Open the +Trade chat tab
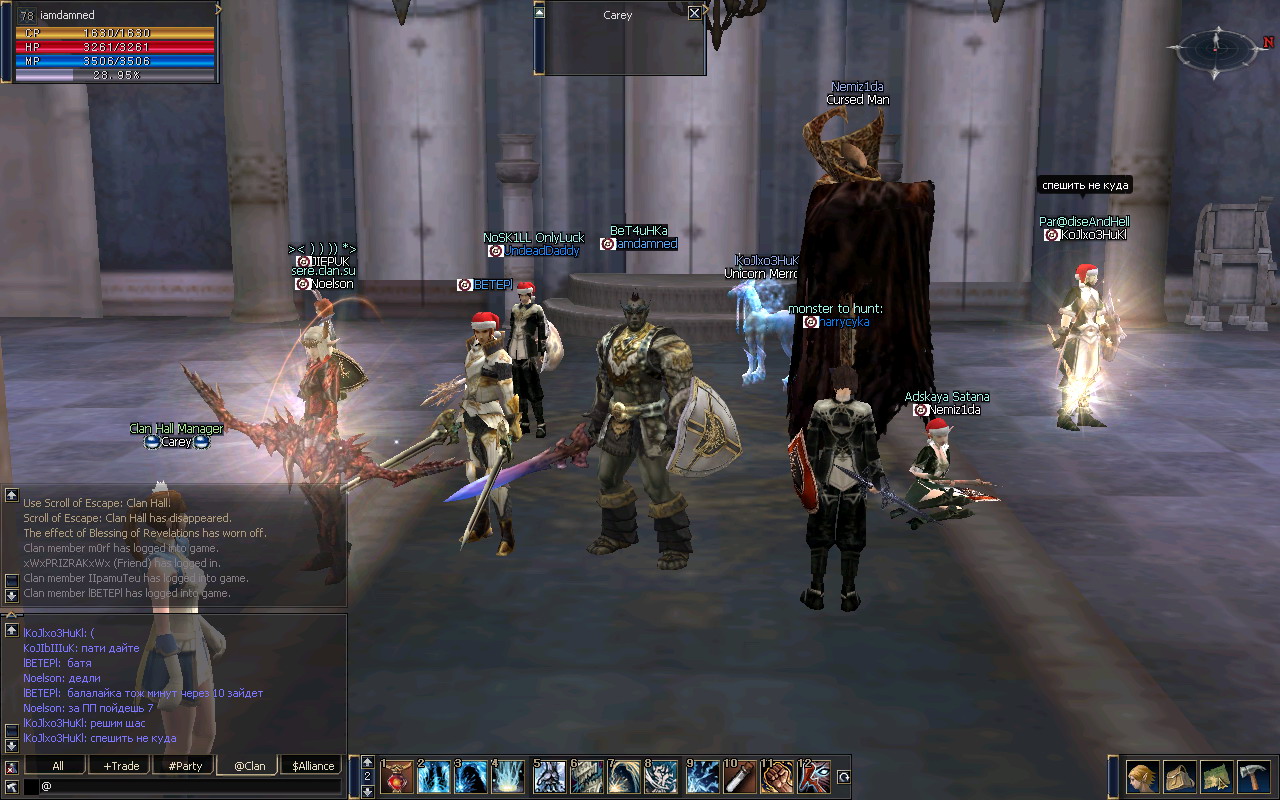 [121, 766]
